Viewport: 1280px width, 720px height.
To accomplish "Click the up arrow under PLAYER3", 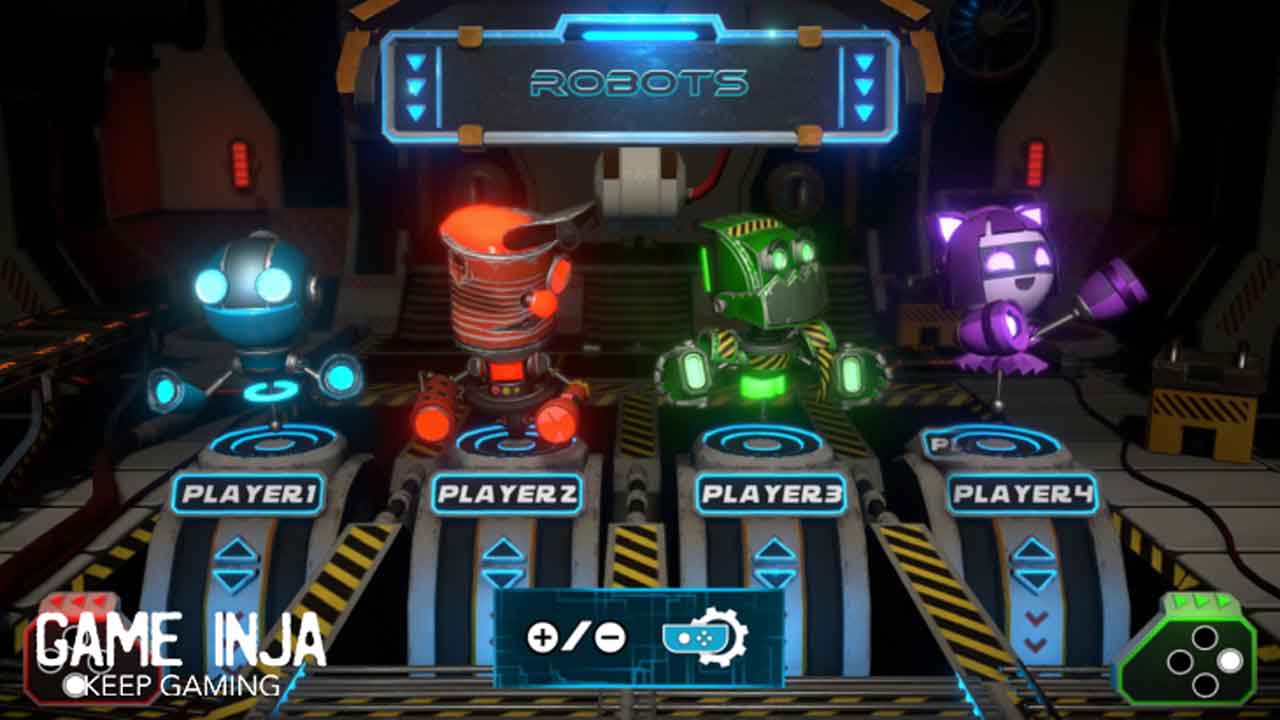I will pos(774,550).
